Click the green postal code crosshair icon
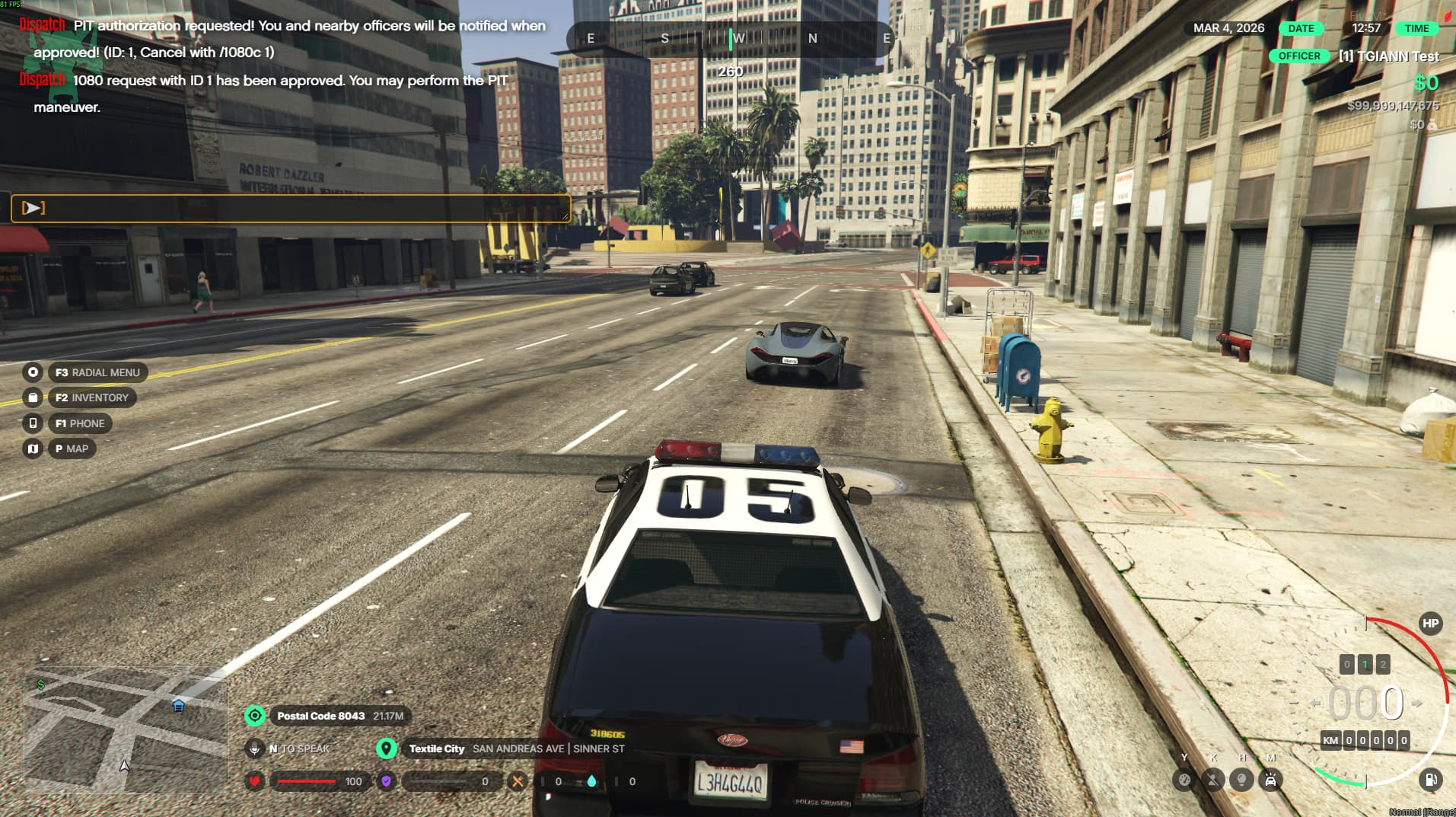 [255, 716]
